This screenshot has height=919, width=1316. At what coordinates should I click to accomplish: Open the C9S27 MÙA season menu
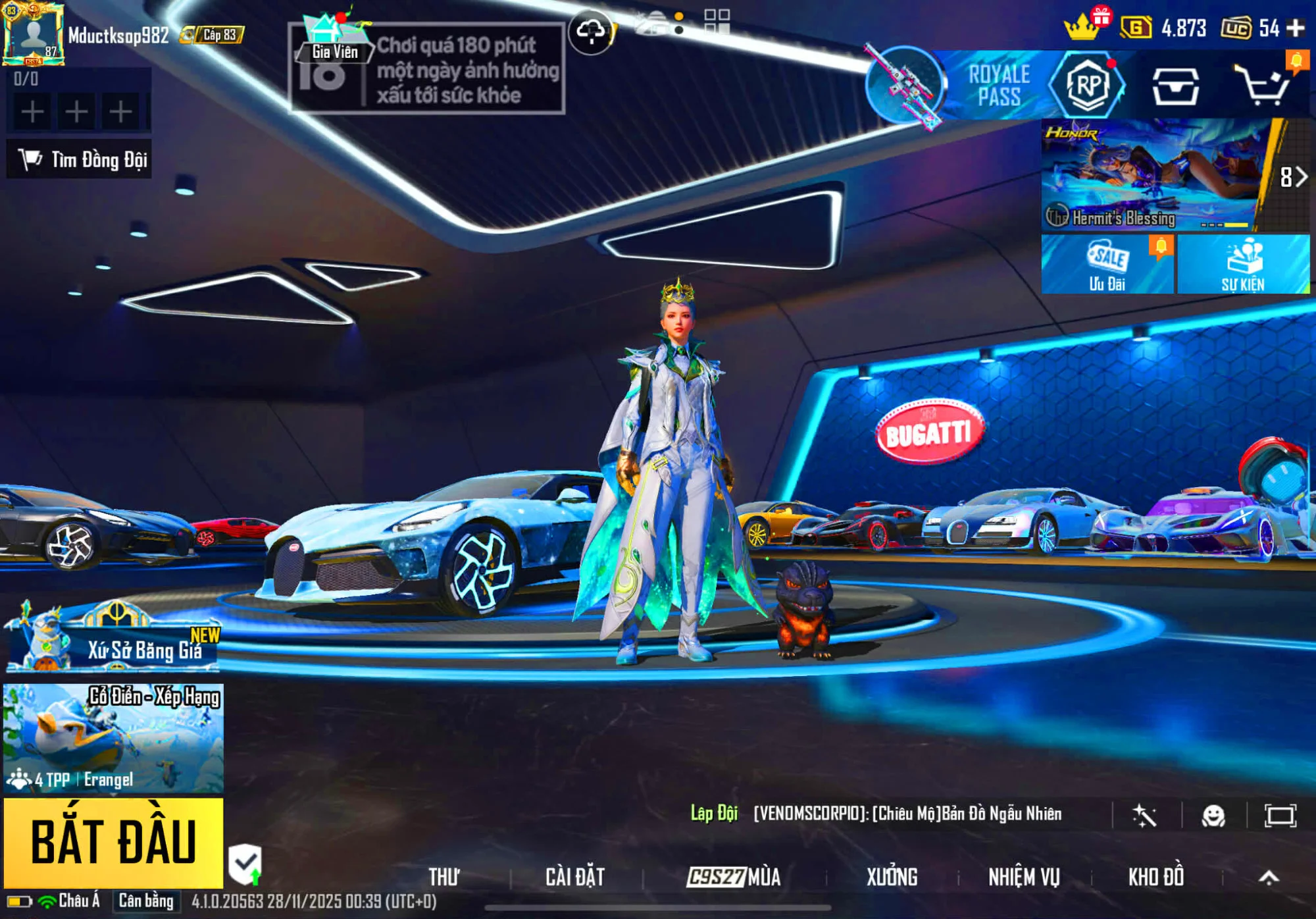point(733,877)
